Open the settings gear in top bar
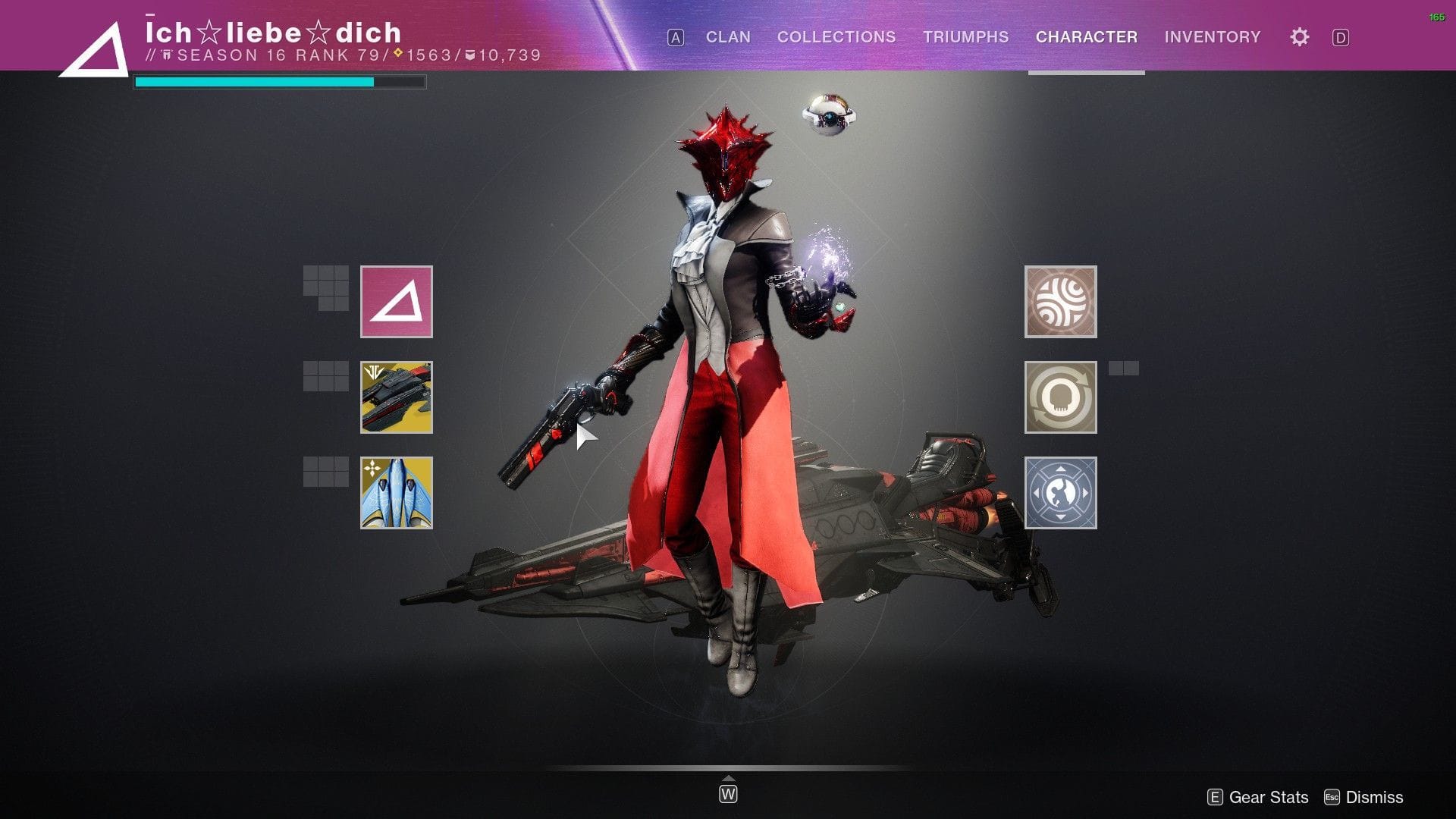This screenshot has width=1456, height=819. (1298, 36)
